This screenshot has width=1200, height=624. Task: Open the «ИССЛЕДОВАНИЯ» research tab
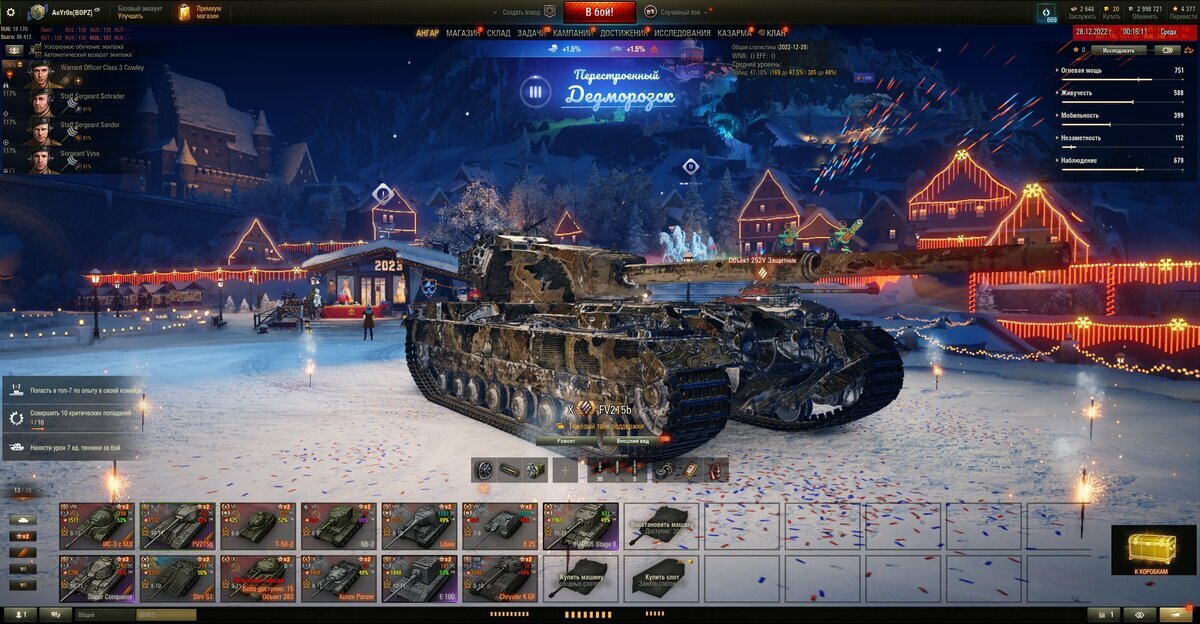click(x=682, y=33)
